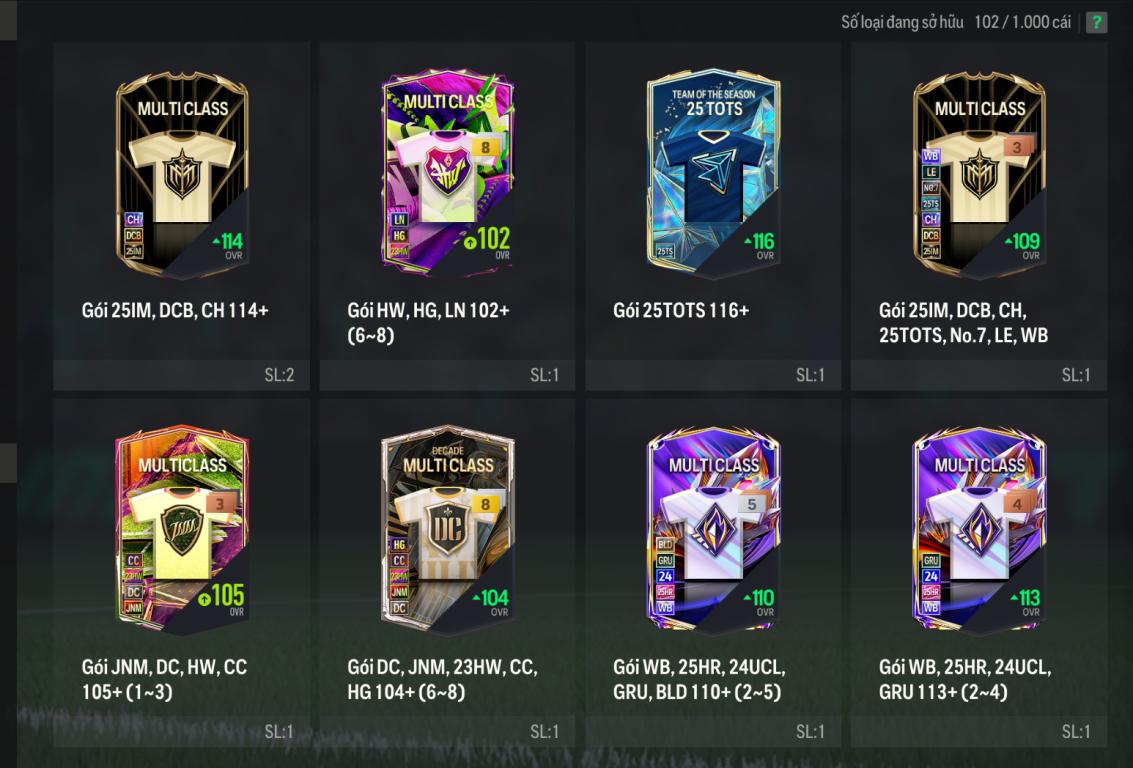1133x768 pixels.
Task: Pick the Gói JNM, DC, HW, CC 105+ pack
Action: tap(181, 532)
